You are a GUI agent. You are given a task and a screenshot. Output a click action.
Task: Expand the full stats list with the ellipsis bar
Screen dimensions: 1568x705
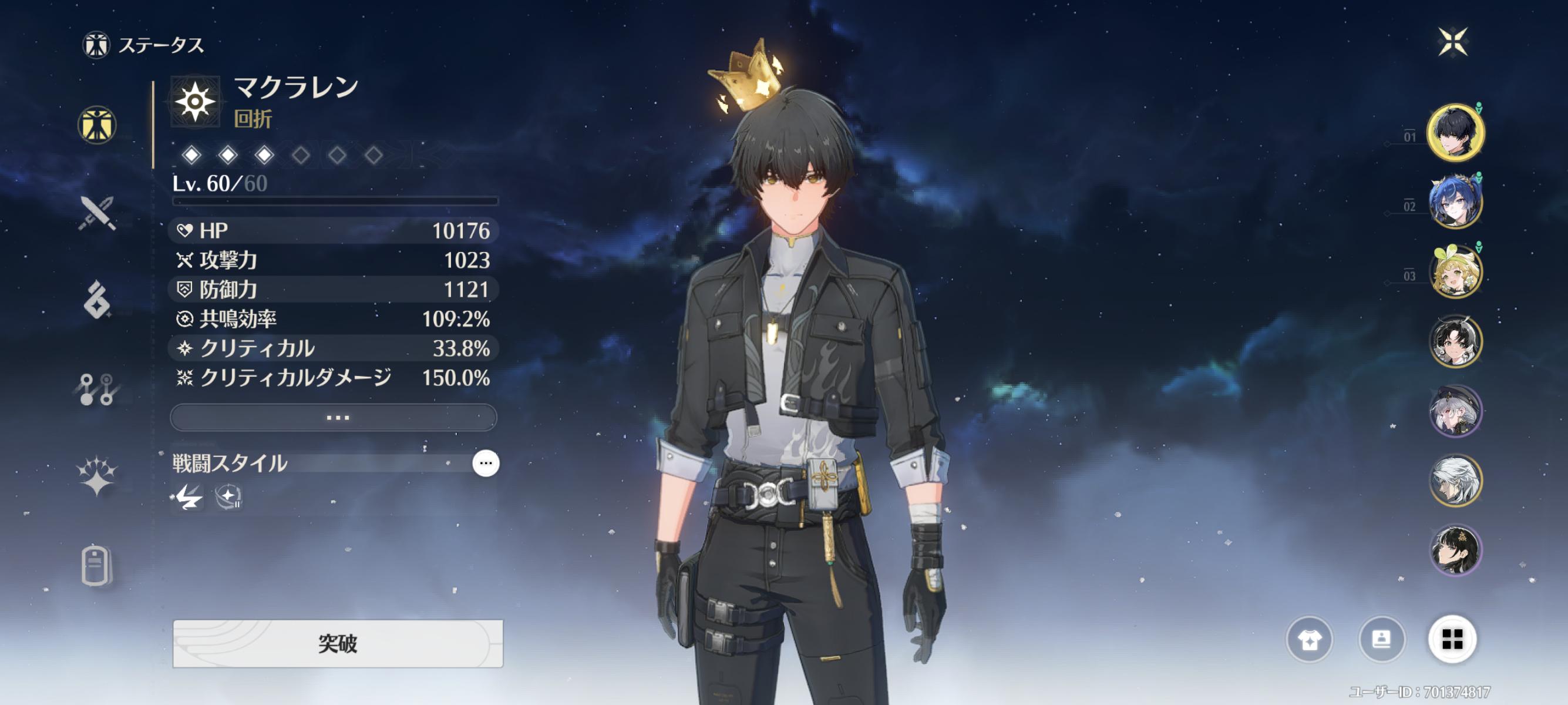point(334,418)
